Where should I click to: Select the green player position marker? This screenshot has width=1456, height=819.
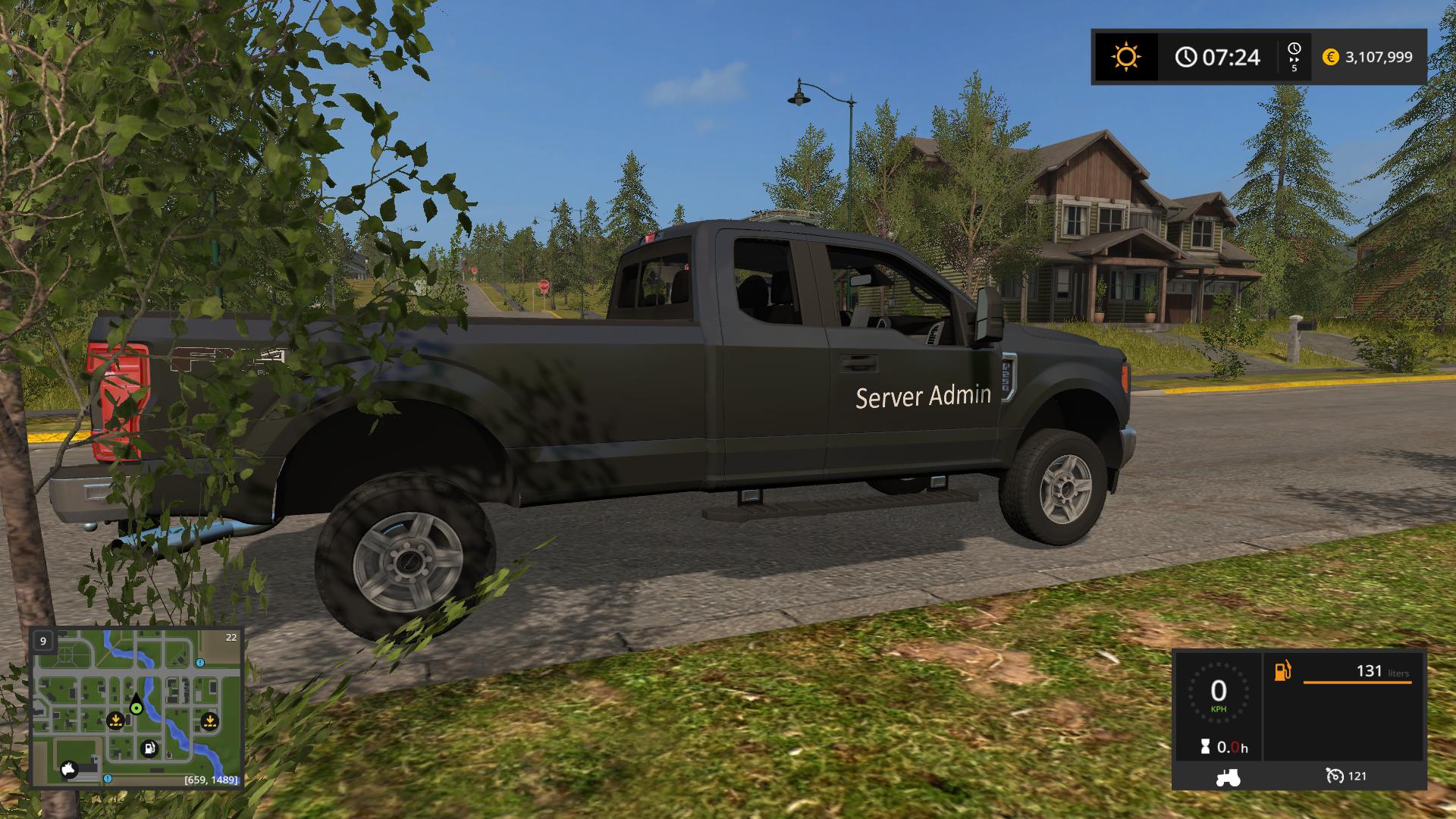136,708
